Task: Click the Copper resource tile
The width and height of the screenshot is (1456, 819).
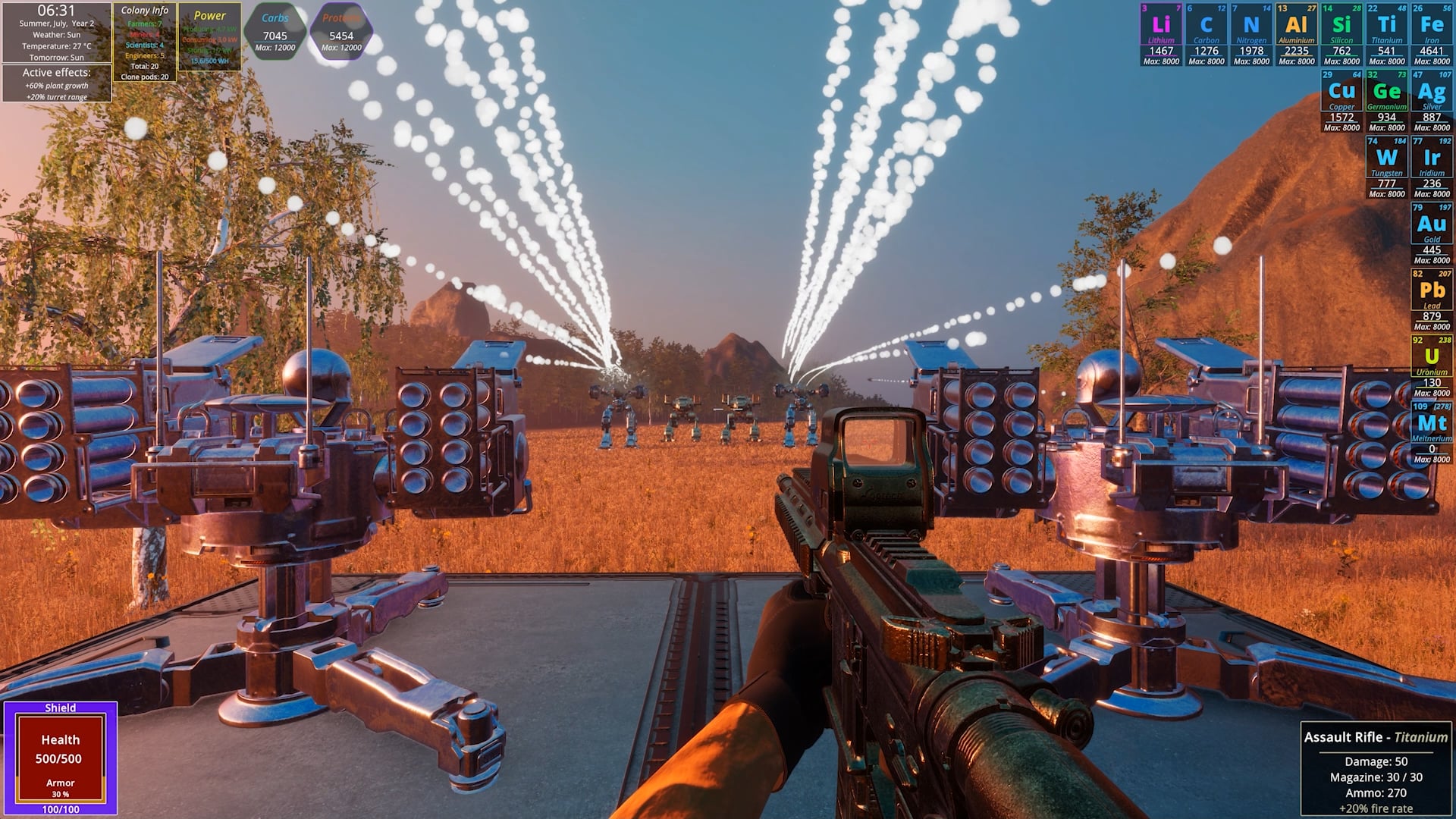Action: tap(1341, 100)
